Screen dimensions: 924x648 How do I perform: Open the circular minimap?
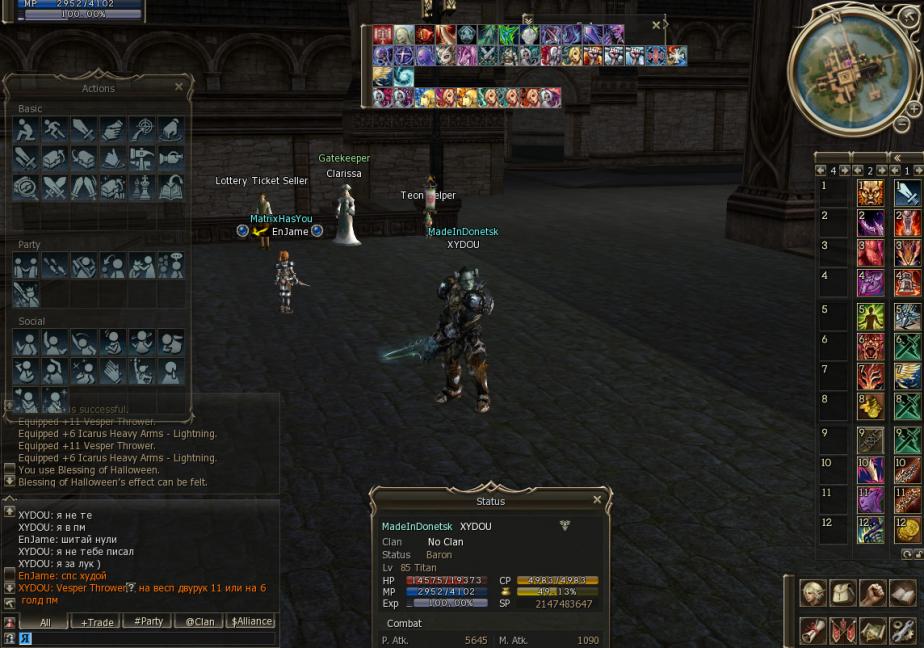pyautogui.click(x=850, y=68)
